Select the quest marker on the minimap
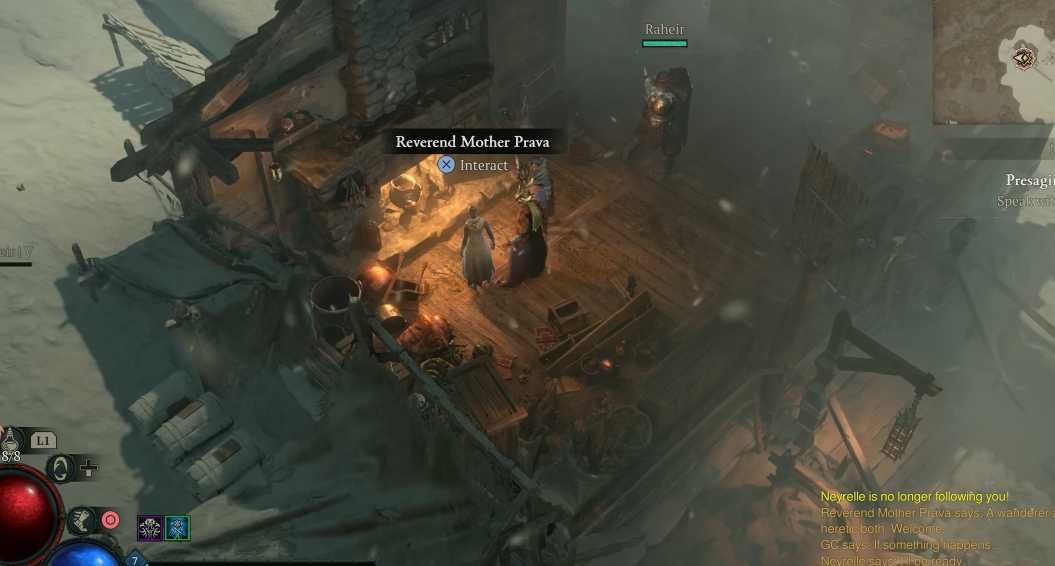 point(1025,58)
